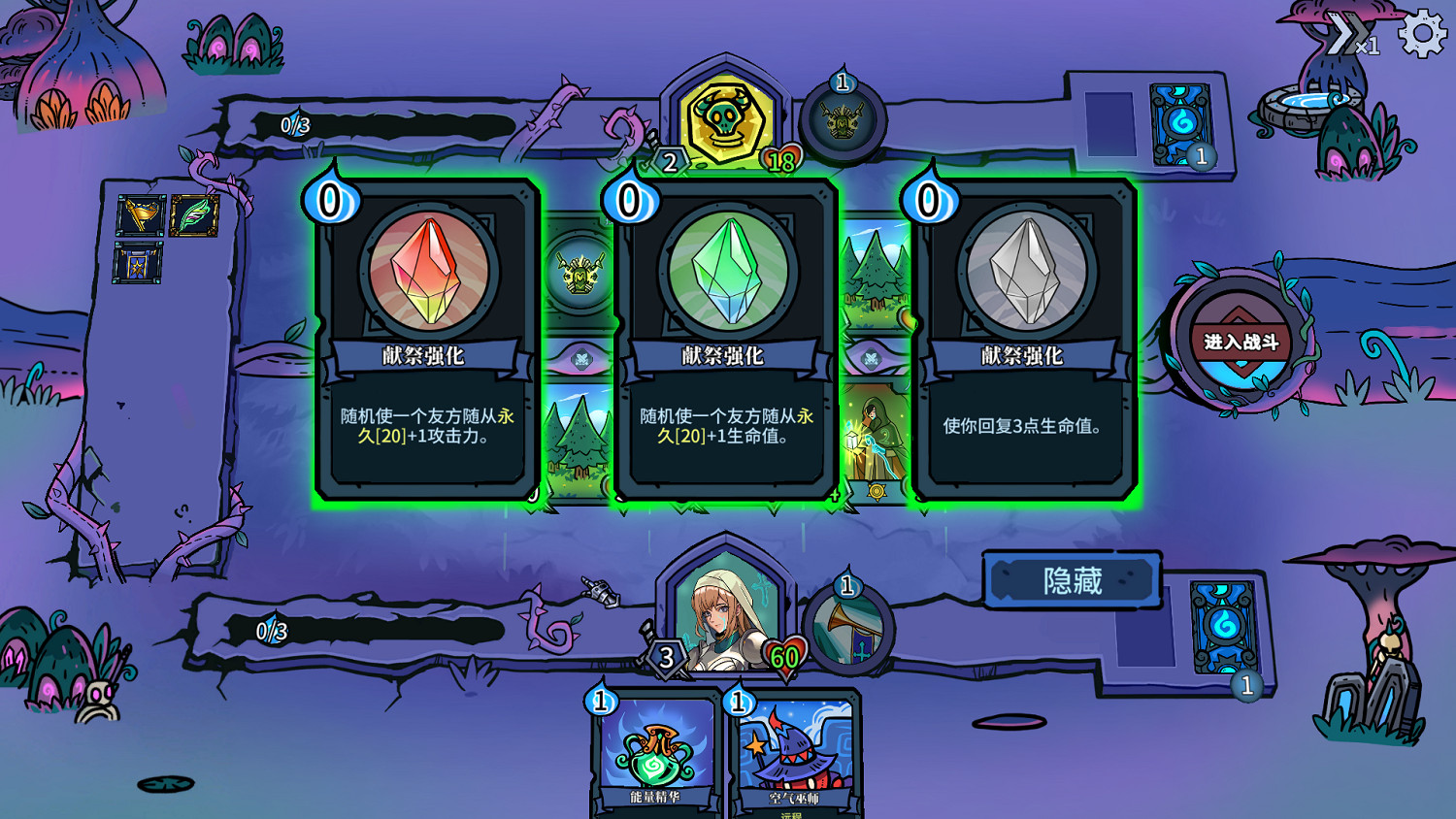
Task: Toggle the x1 game speed control
Action: pos(1351,36)
